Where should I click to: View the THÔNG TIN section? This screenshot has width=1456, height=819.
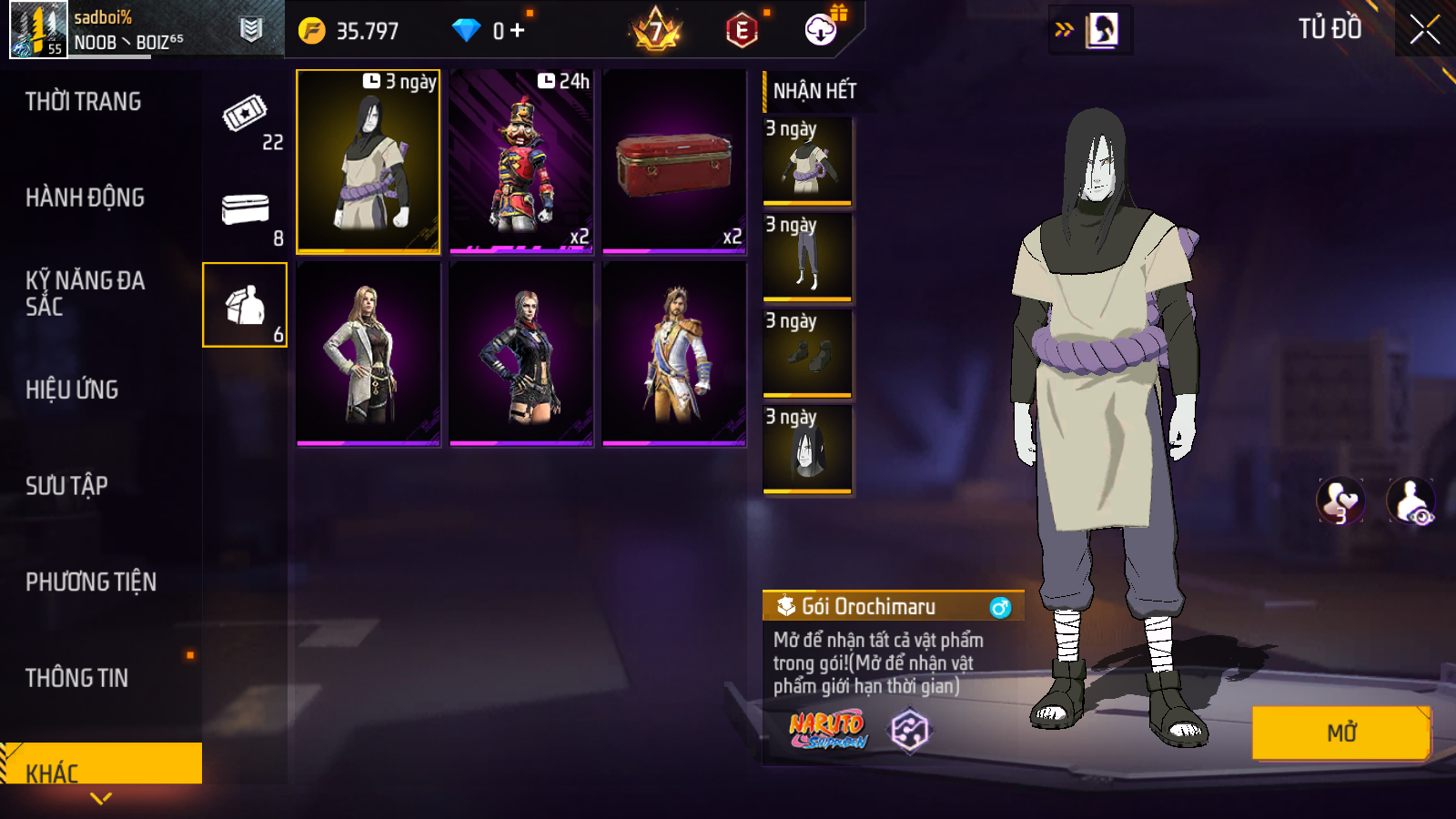76,678
